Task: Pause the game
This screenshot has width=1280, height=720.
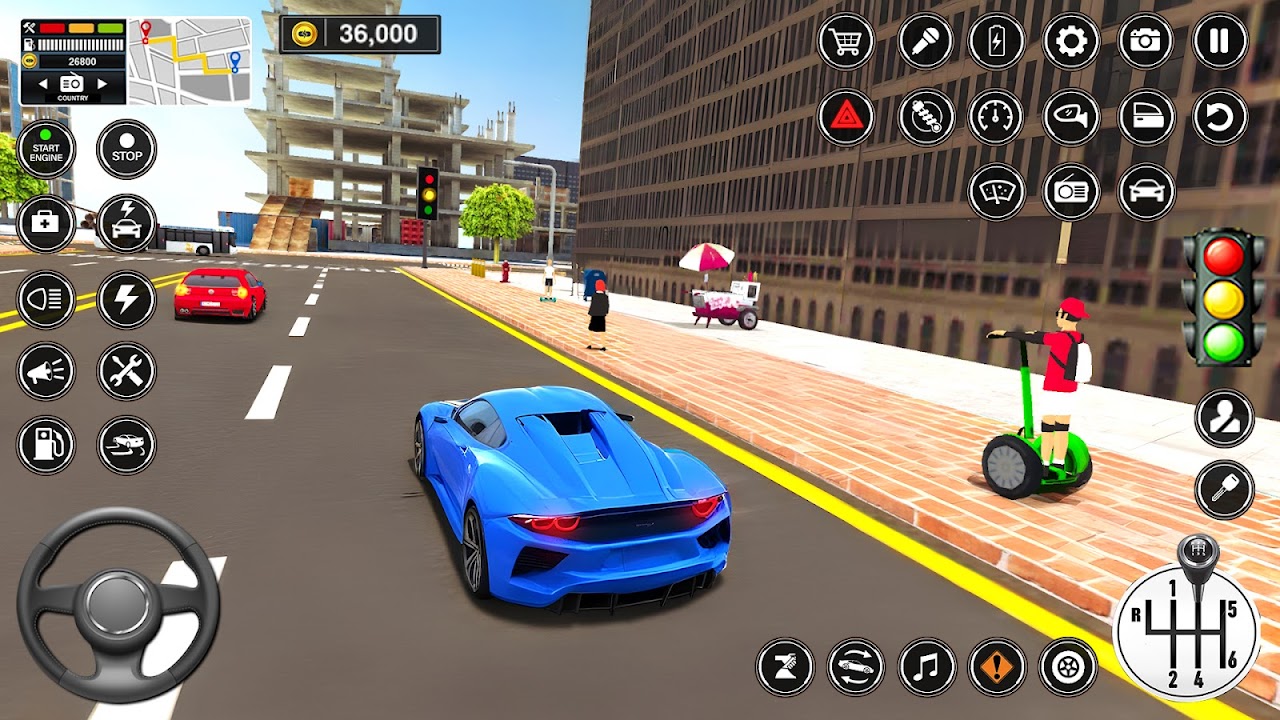Action: coord(1220,42)
